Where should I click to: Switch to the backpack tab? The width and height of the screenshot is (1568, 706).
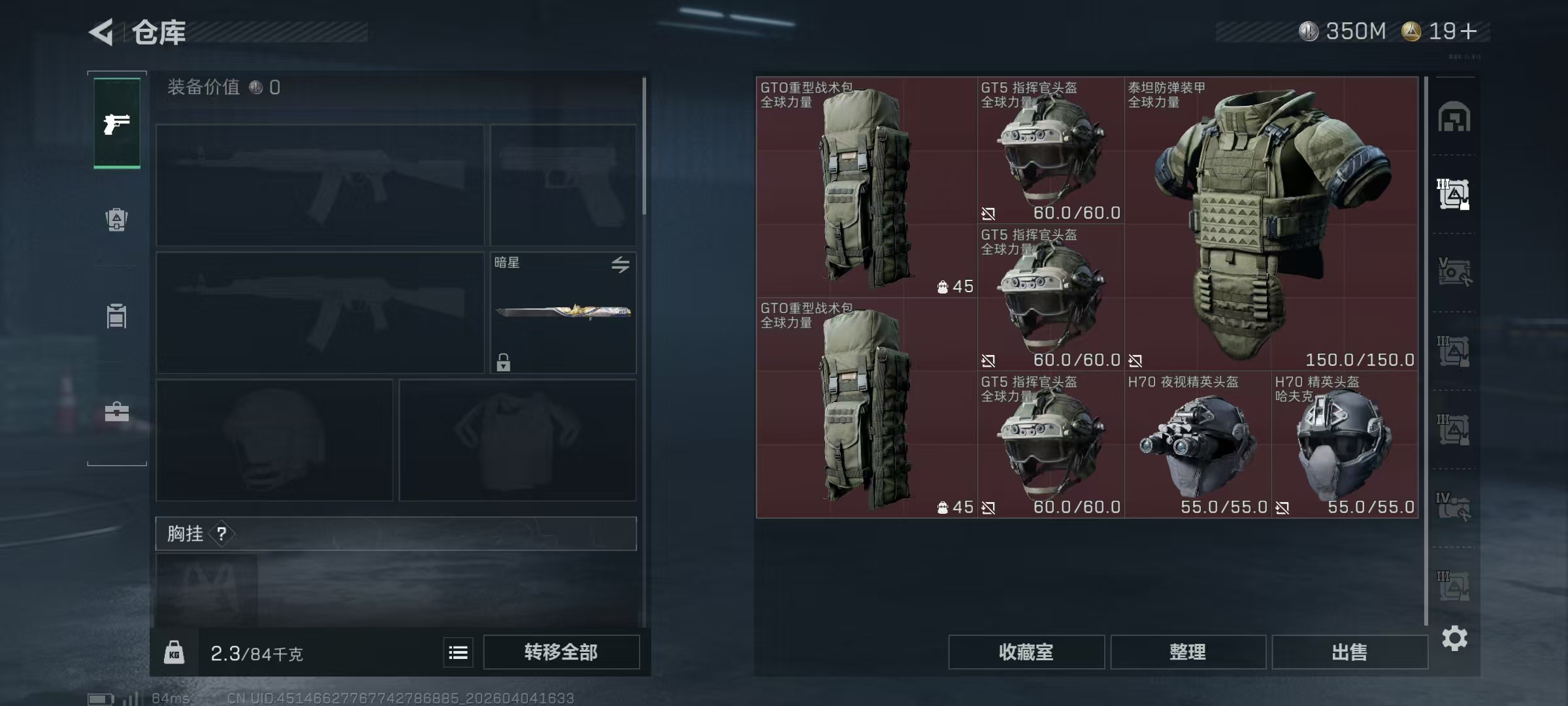[x=116, y=220]
